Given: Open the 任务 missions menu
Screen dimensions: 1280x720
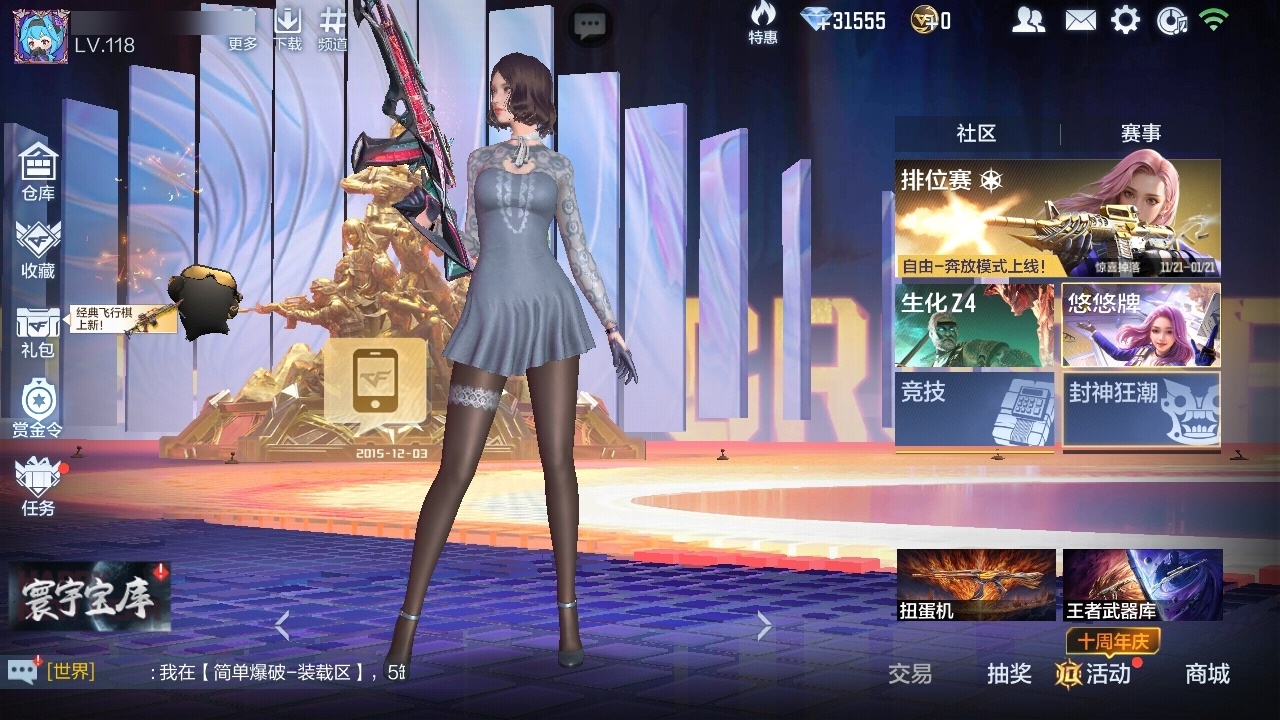Looking at the screenshot, I should point(38,486).
